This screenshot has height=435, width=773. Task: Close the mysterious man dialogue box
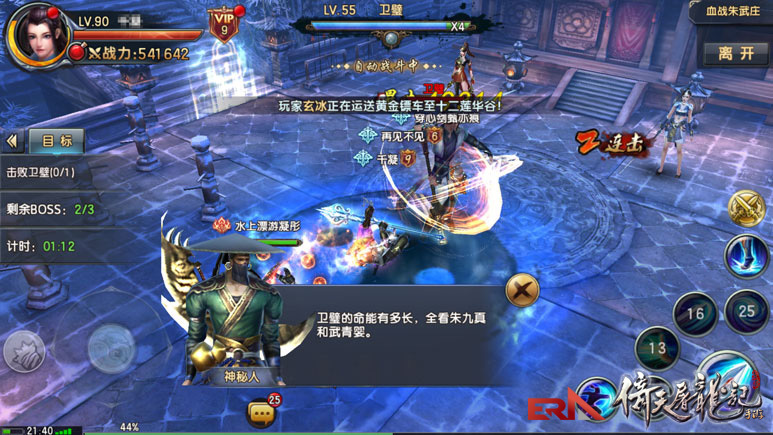click(x=521, y=290)
